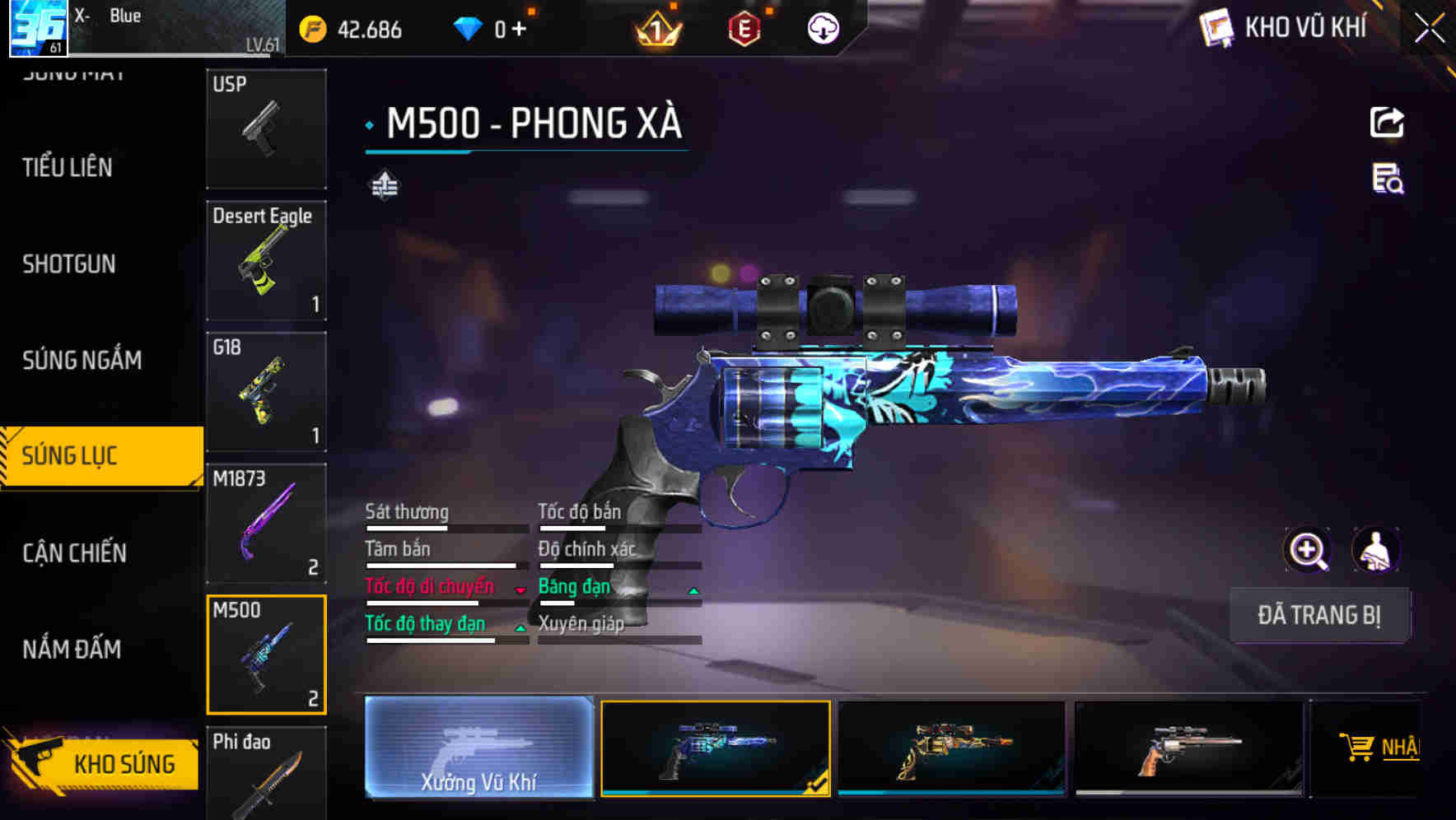Click the plus to add diamonds
Screen dimensions: 1456x820
[x=520, y=27]
